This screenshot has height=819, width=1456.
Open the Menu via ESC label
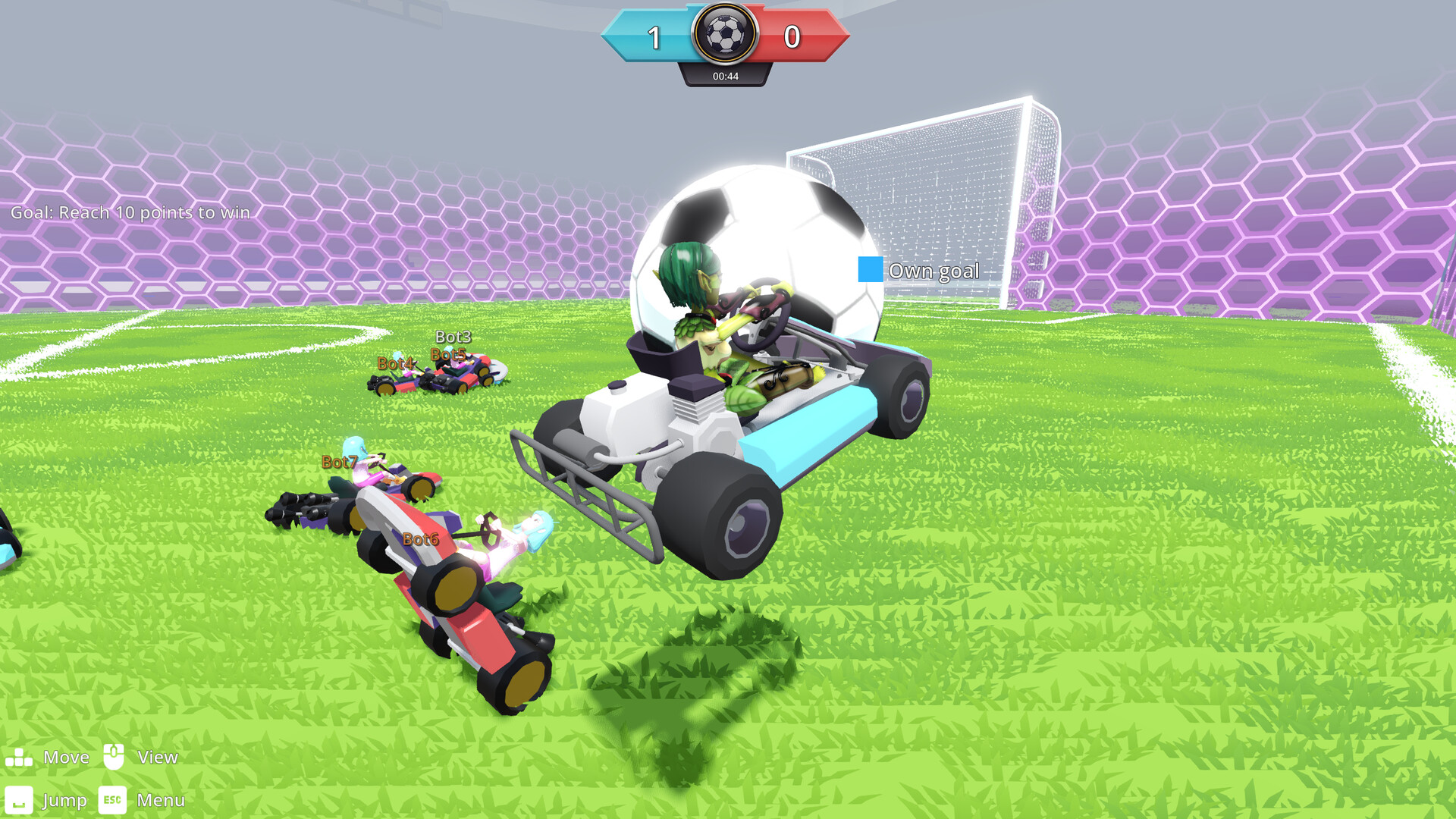pos(112,799)
